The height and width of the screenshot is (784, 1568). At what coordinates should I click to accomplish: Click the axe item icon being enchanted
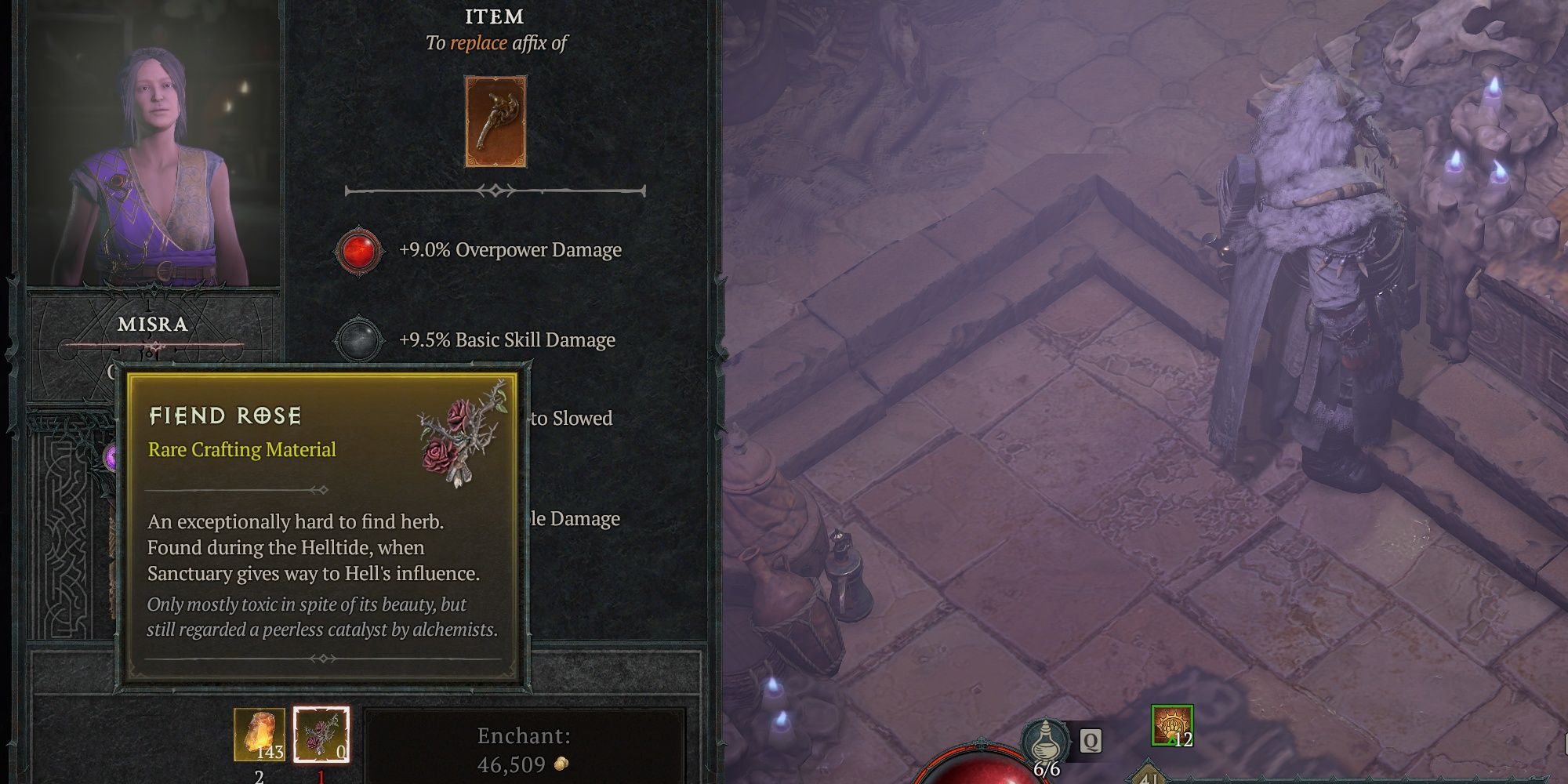point(495,122)
